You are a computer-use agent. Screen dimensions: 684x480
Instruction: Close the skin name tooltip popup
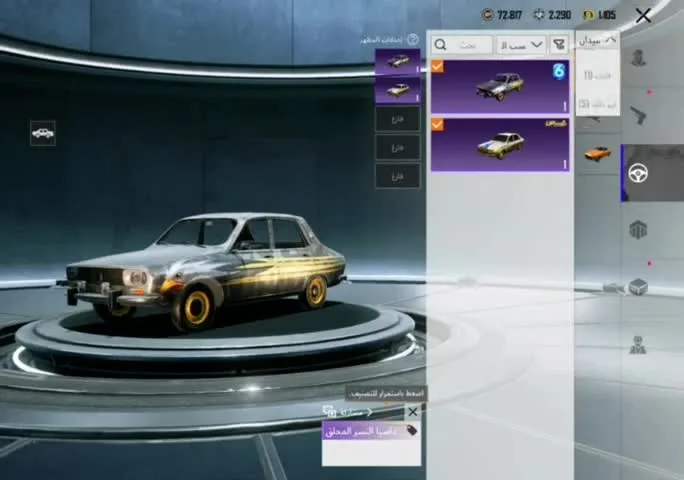413,411
